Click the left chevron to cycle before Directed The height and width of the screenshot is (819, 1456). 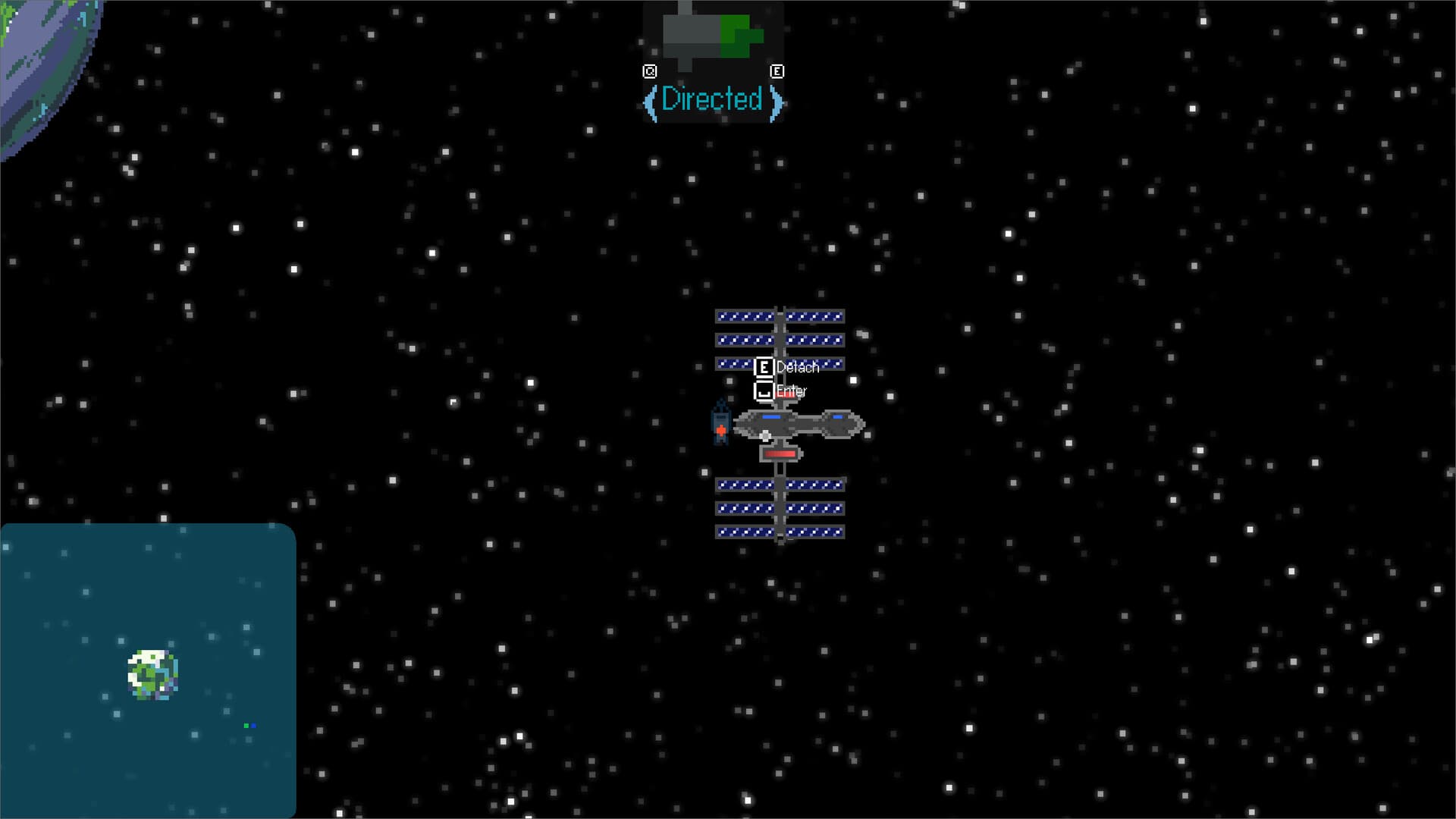pos(652,100)
